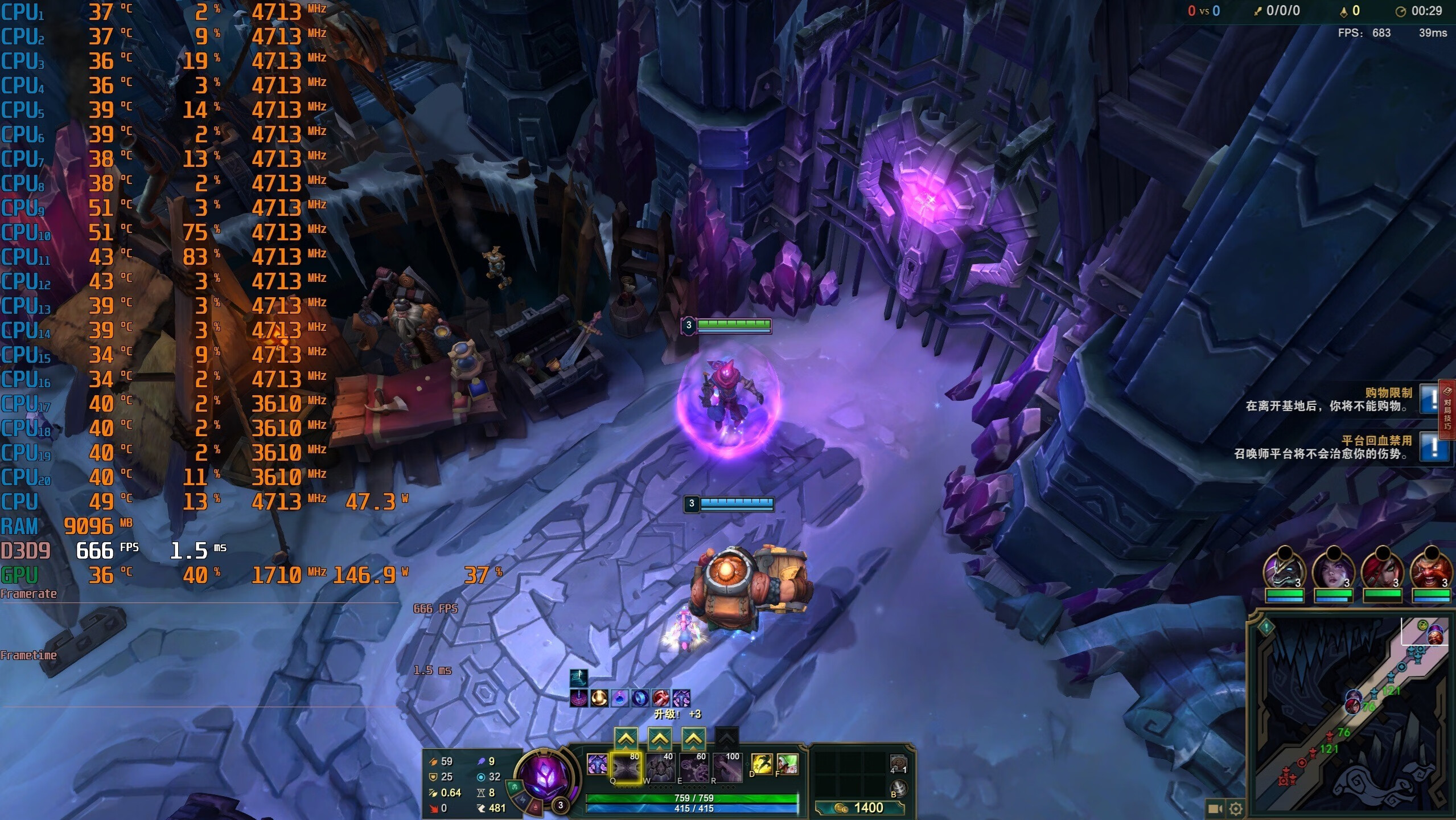Screen dimensions: 1456x820
Task: Use the Poro-Snax trinket slot
Action: pos(898,763)
